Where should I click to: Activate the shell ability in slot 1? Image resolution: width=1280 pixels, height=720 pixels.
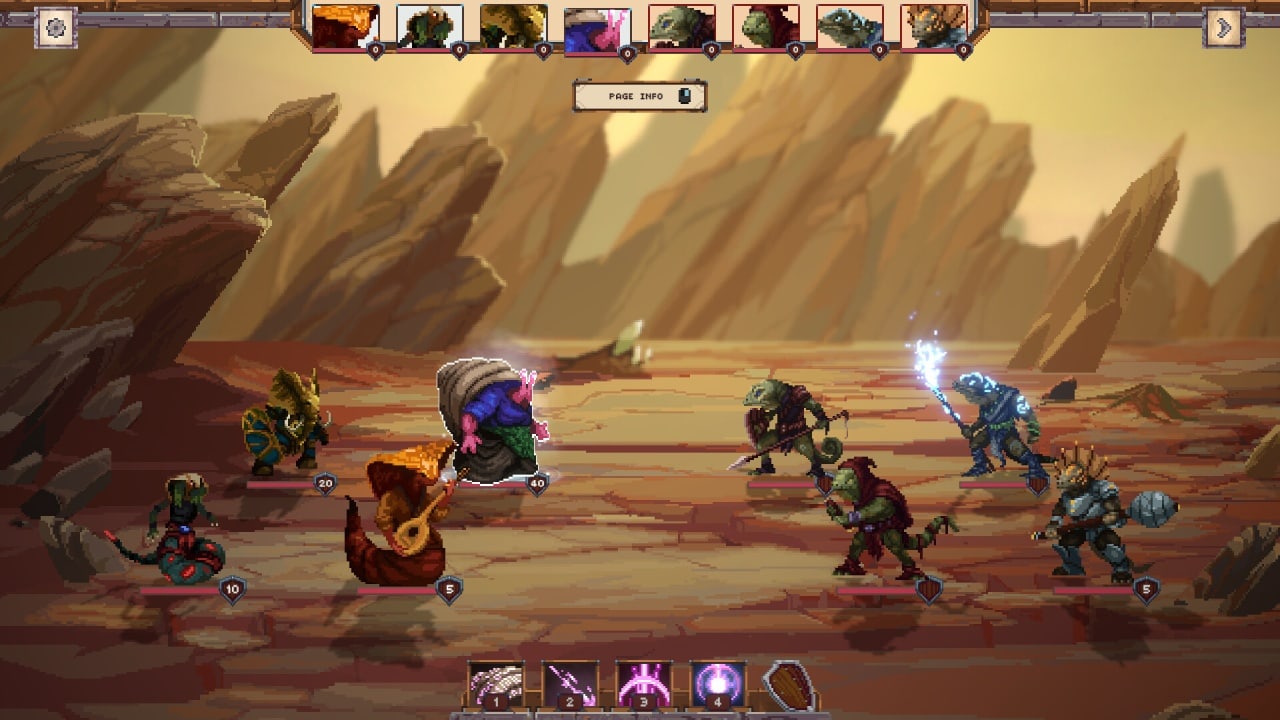(x=496, y=685)
